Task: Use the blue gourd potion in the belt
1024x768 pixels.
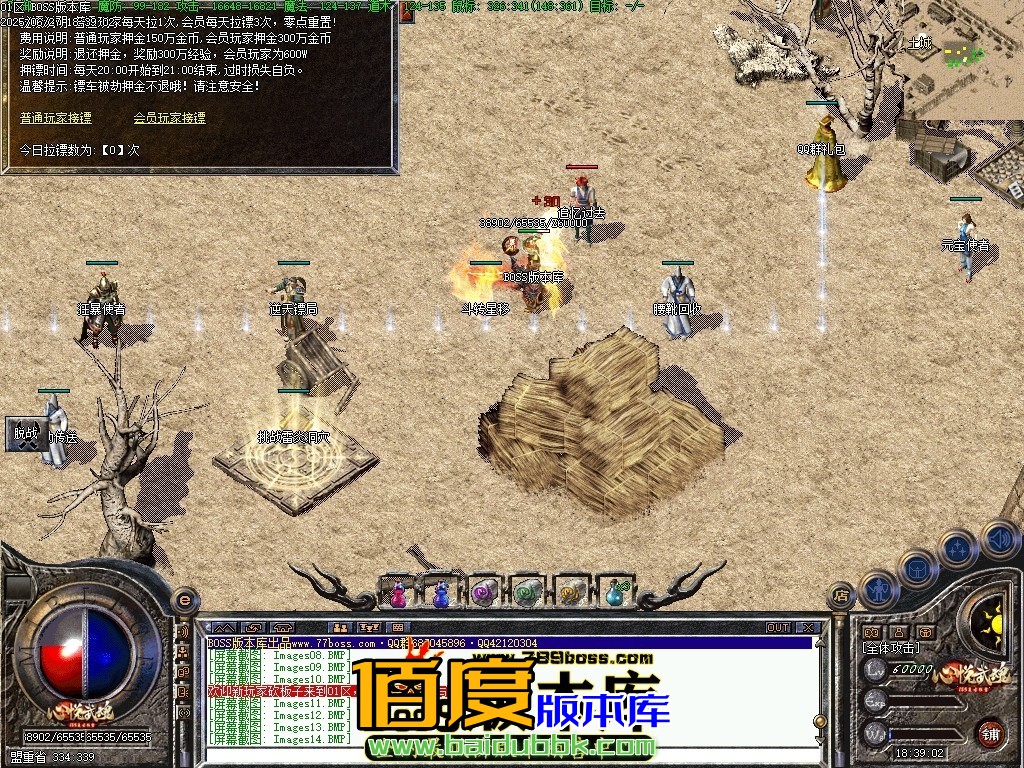Action: (441, 593)
